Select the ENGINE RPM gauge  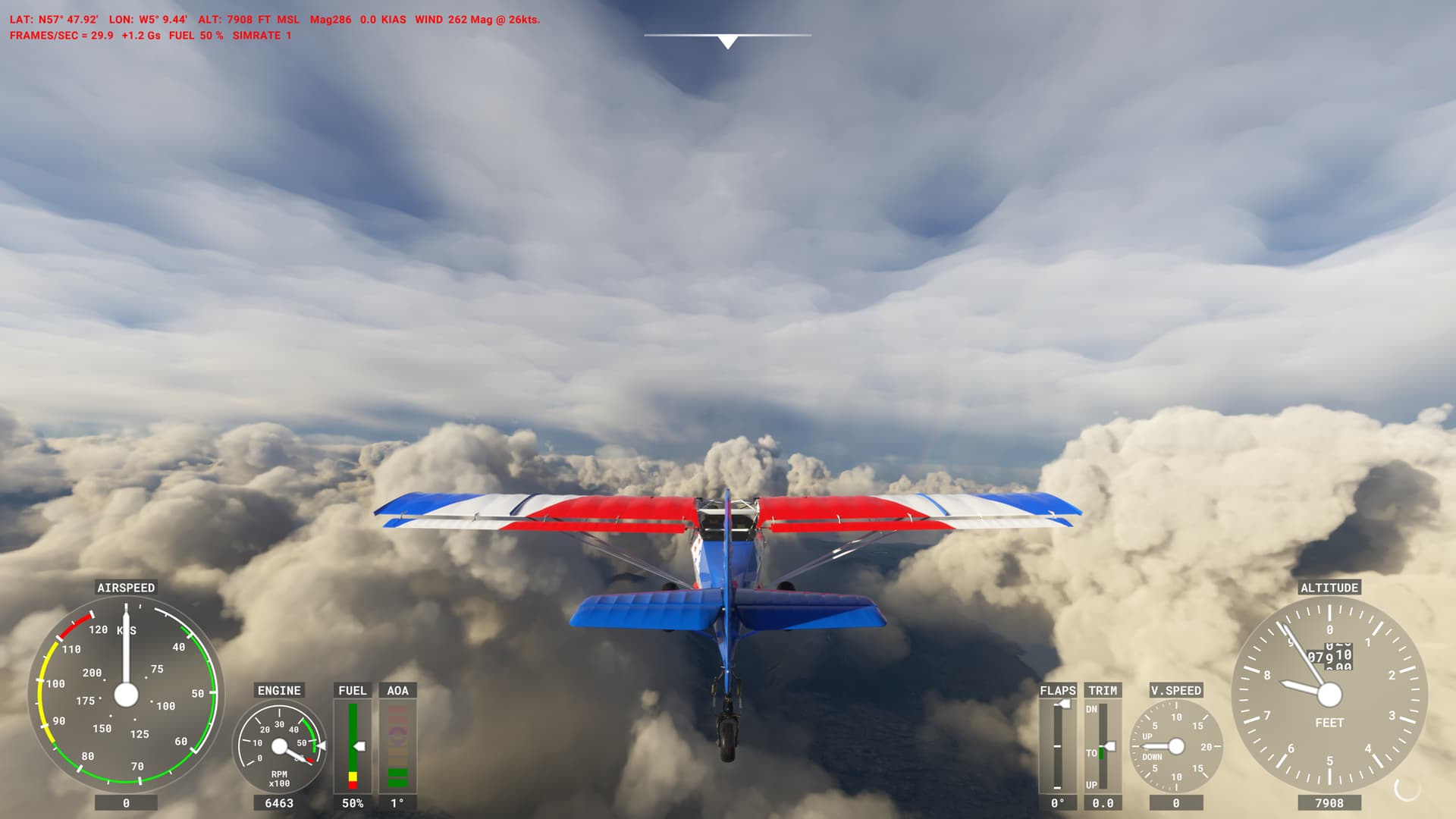281,747
